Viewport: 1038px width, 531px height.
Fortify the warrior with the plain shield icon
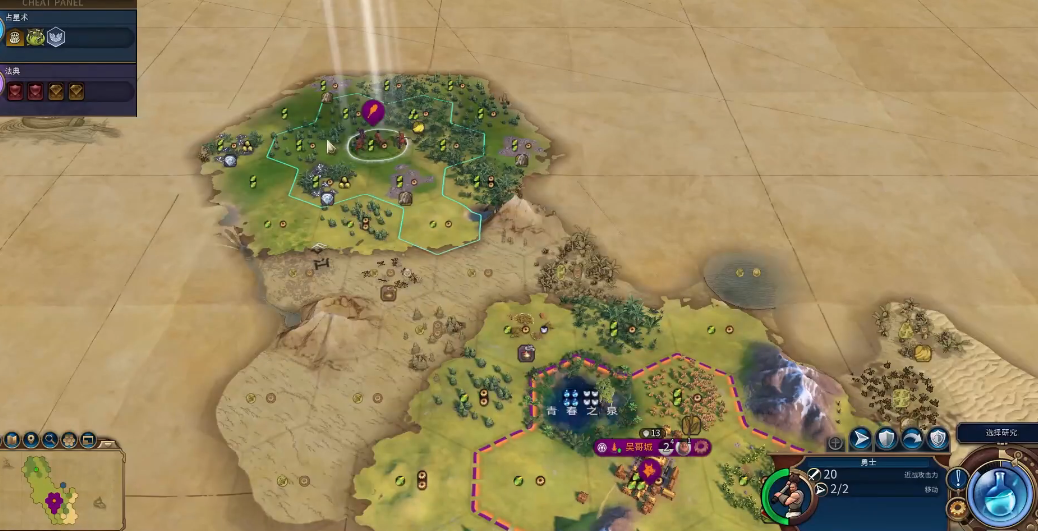point(886,439)
